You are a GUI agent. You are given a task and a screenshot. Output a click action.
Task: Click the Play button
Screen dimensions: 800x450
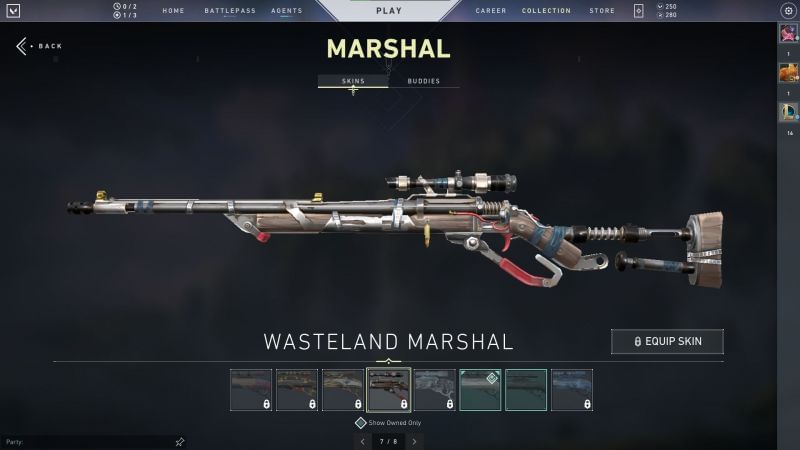pos(389,10)
